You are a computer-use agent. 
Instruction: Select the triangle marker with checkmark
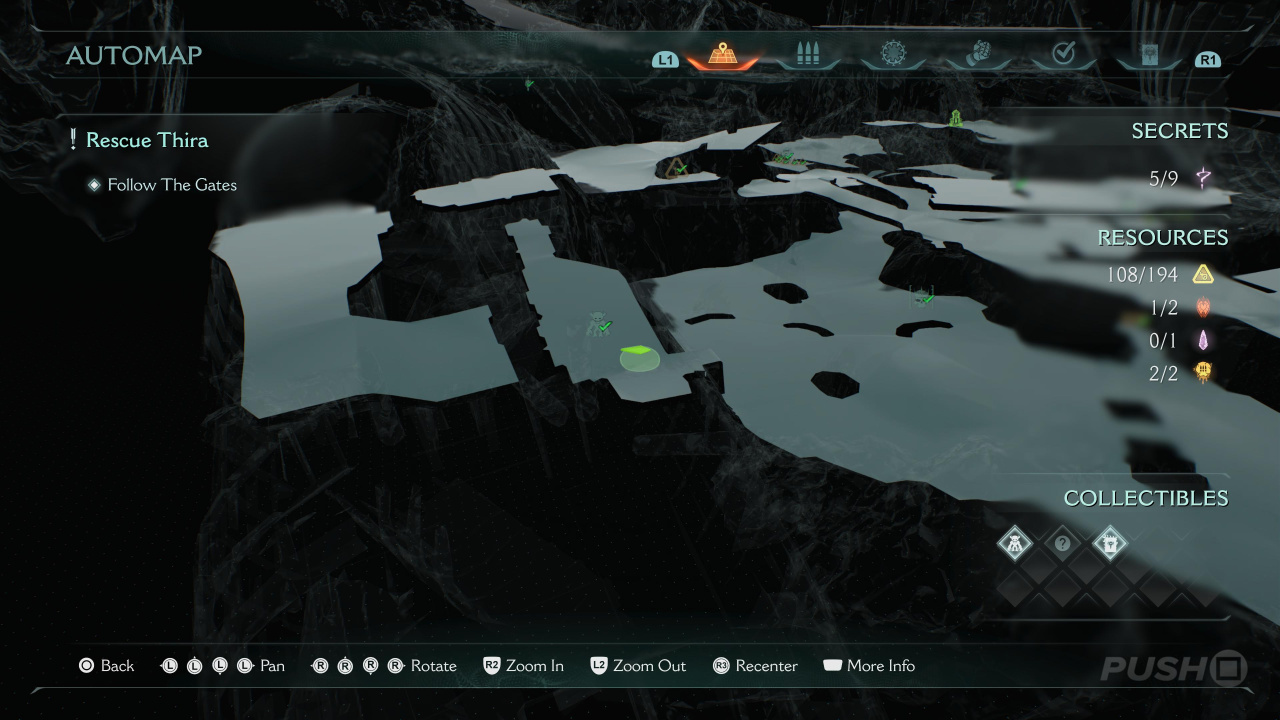(678, 167)
